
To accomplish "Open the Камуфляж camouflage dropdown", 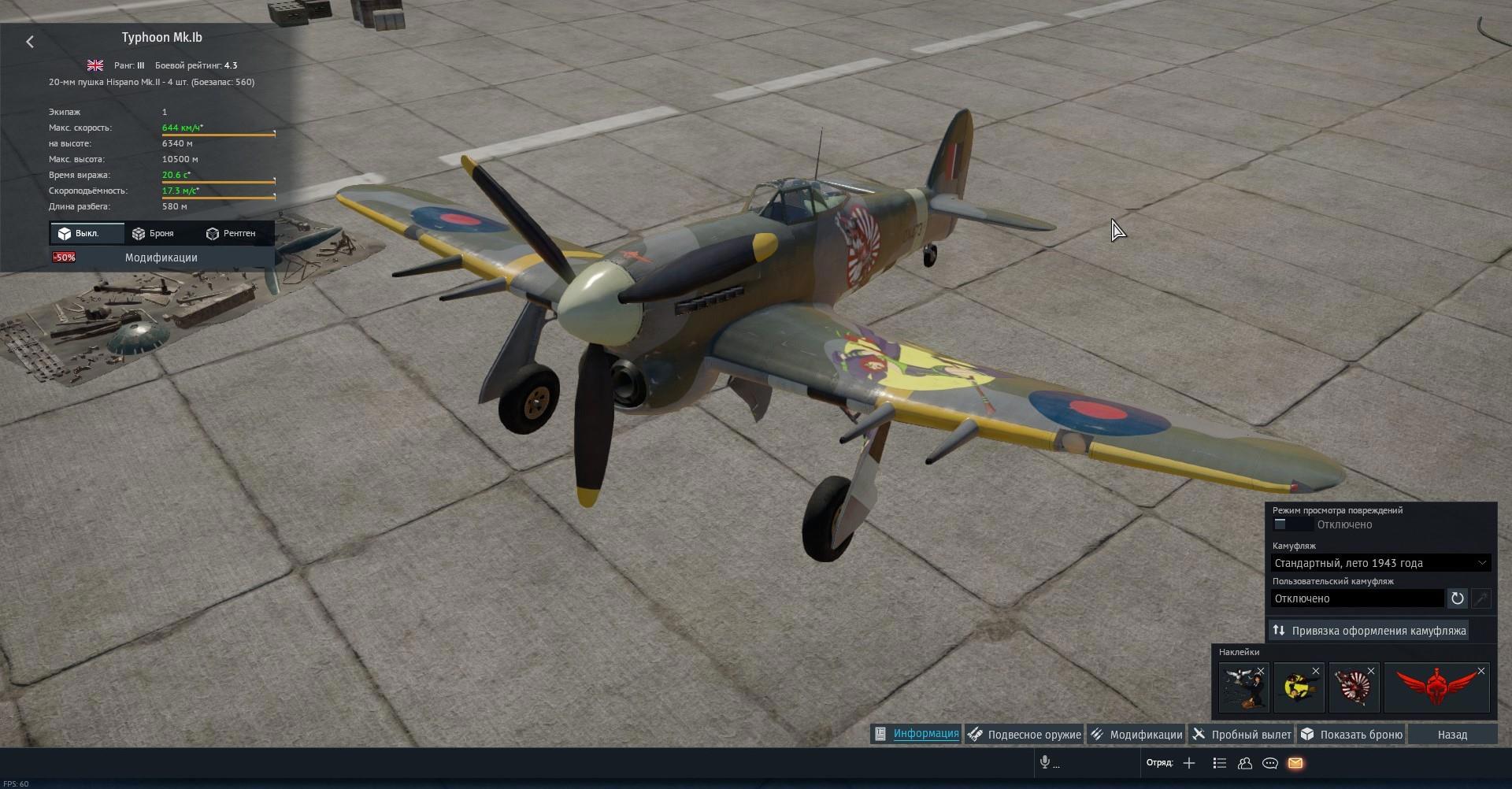I will coord(1380,563).
